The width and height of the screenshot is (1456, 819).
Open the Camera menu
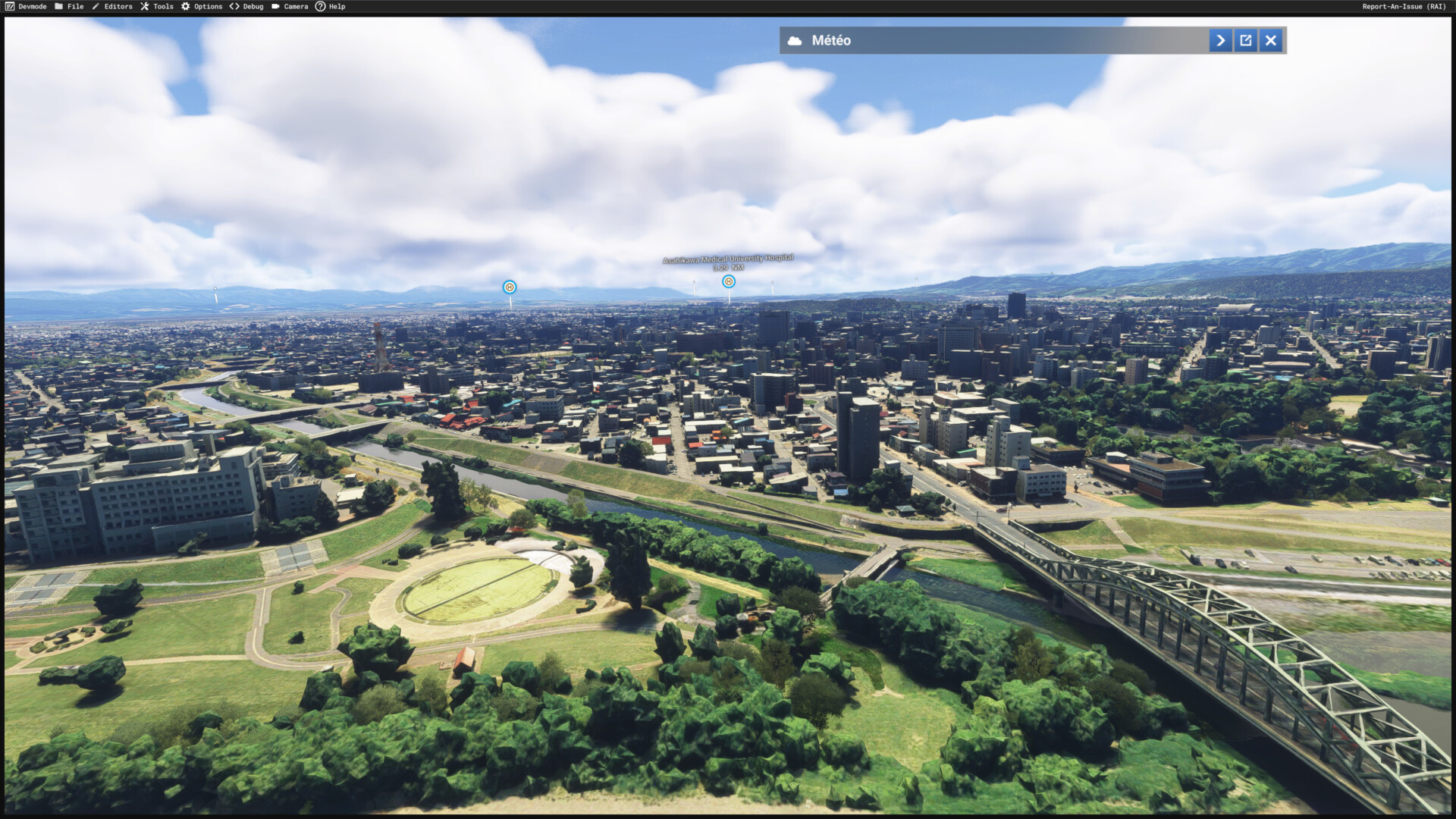(x=290, y=6)
